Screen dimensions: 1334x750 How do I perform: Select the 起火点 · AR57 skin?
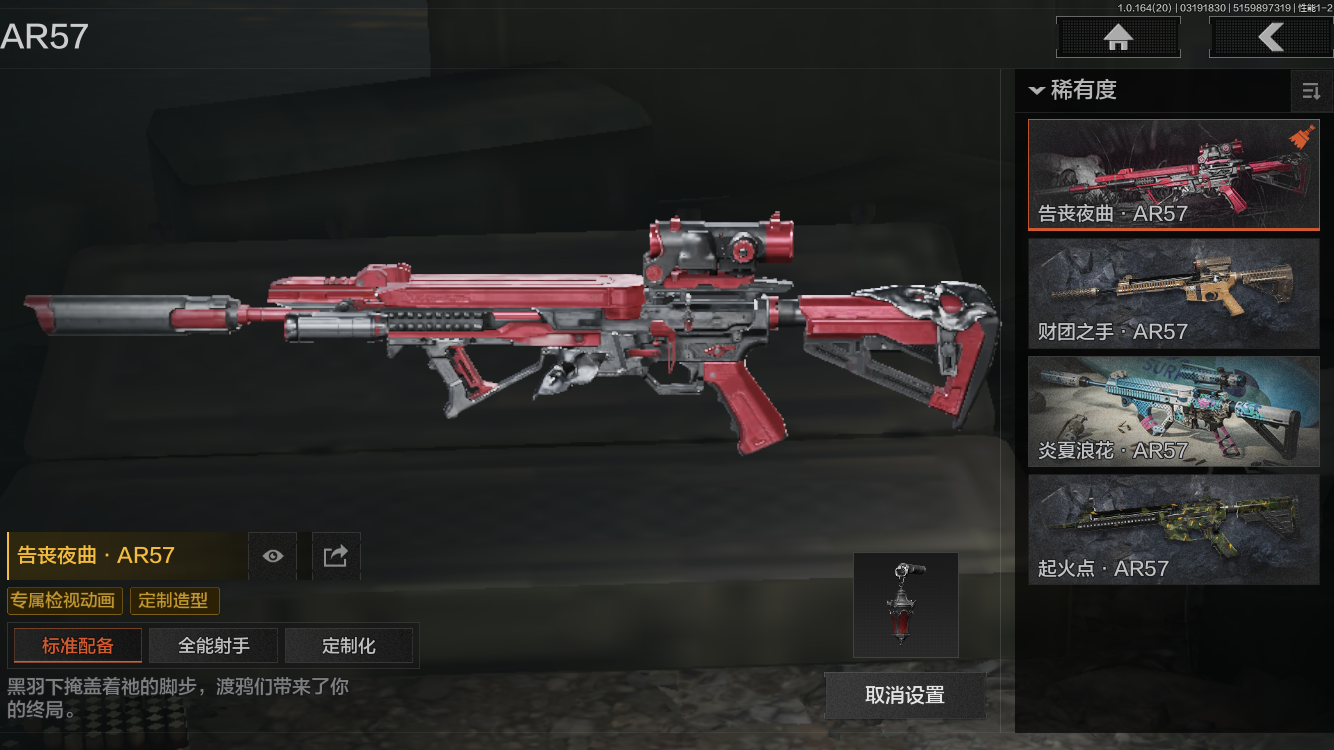[x=1173, y=529]
